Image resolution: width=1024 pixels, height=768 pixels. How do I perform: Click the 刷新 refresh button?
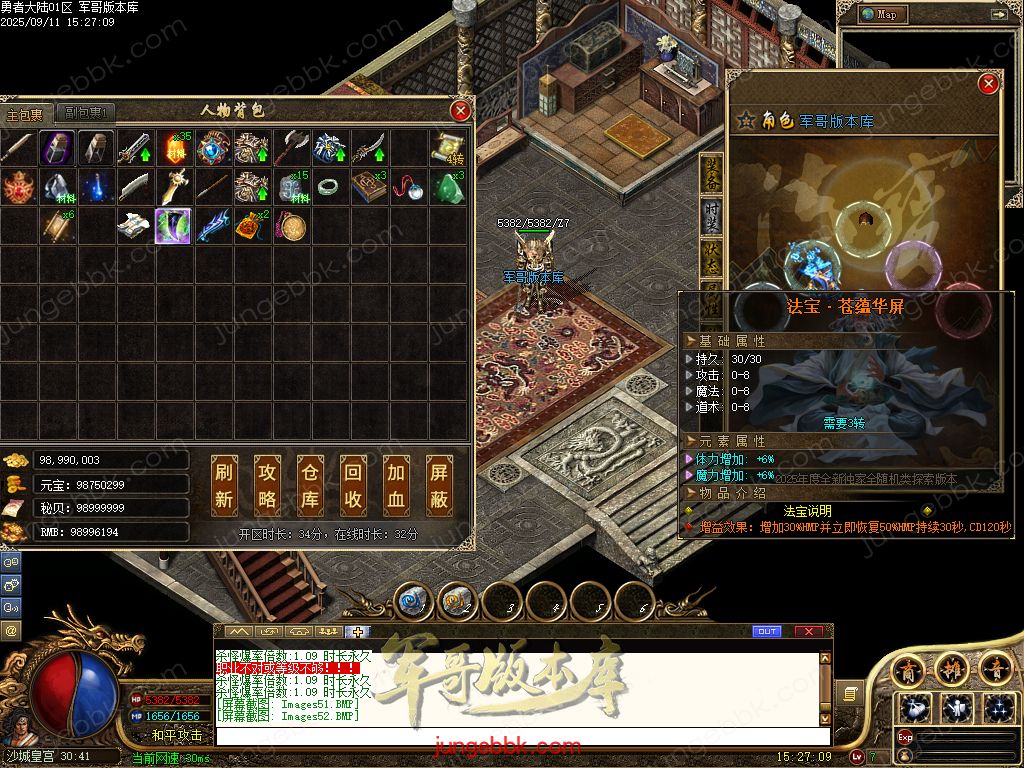coord(224,485)
